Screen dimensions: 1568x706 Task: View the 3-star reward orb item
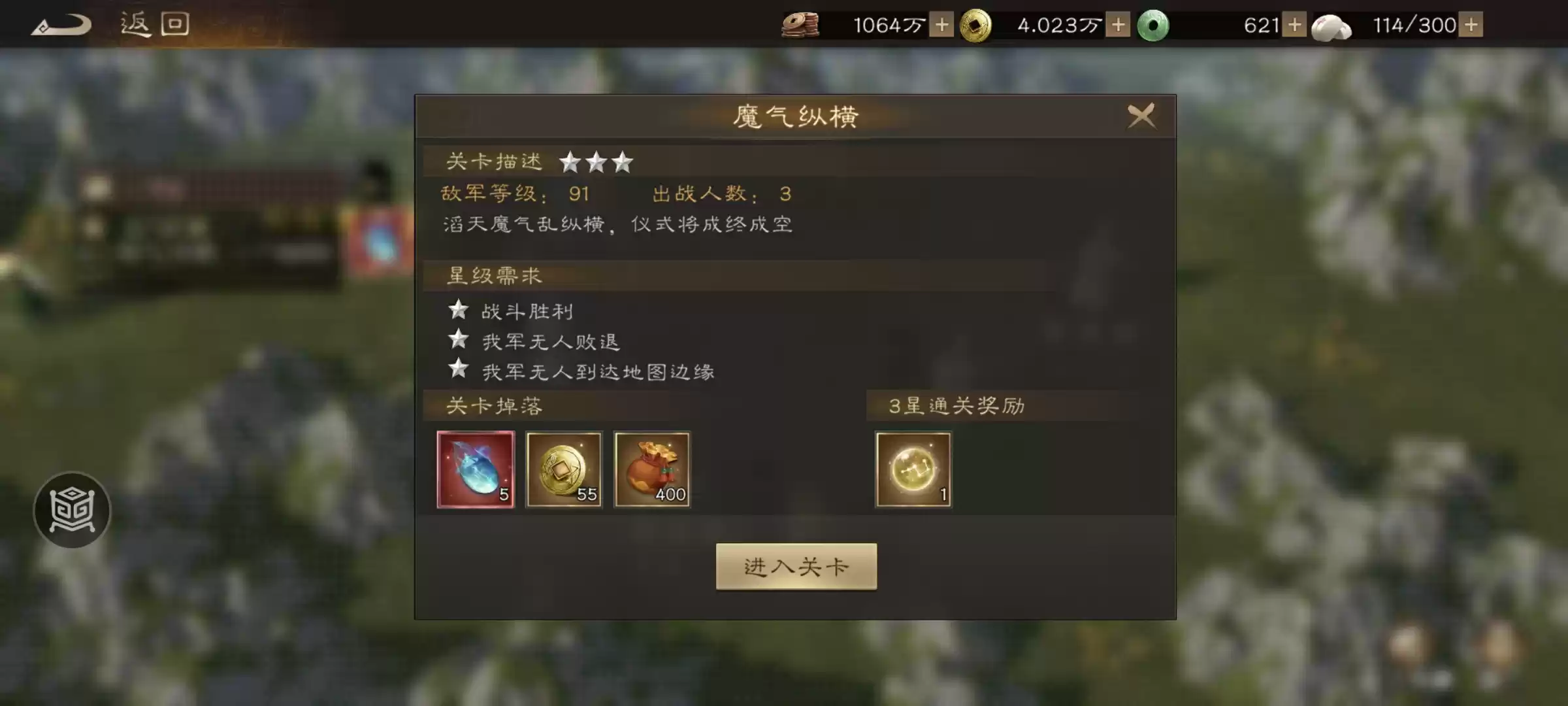click(x=913, y=470)
